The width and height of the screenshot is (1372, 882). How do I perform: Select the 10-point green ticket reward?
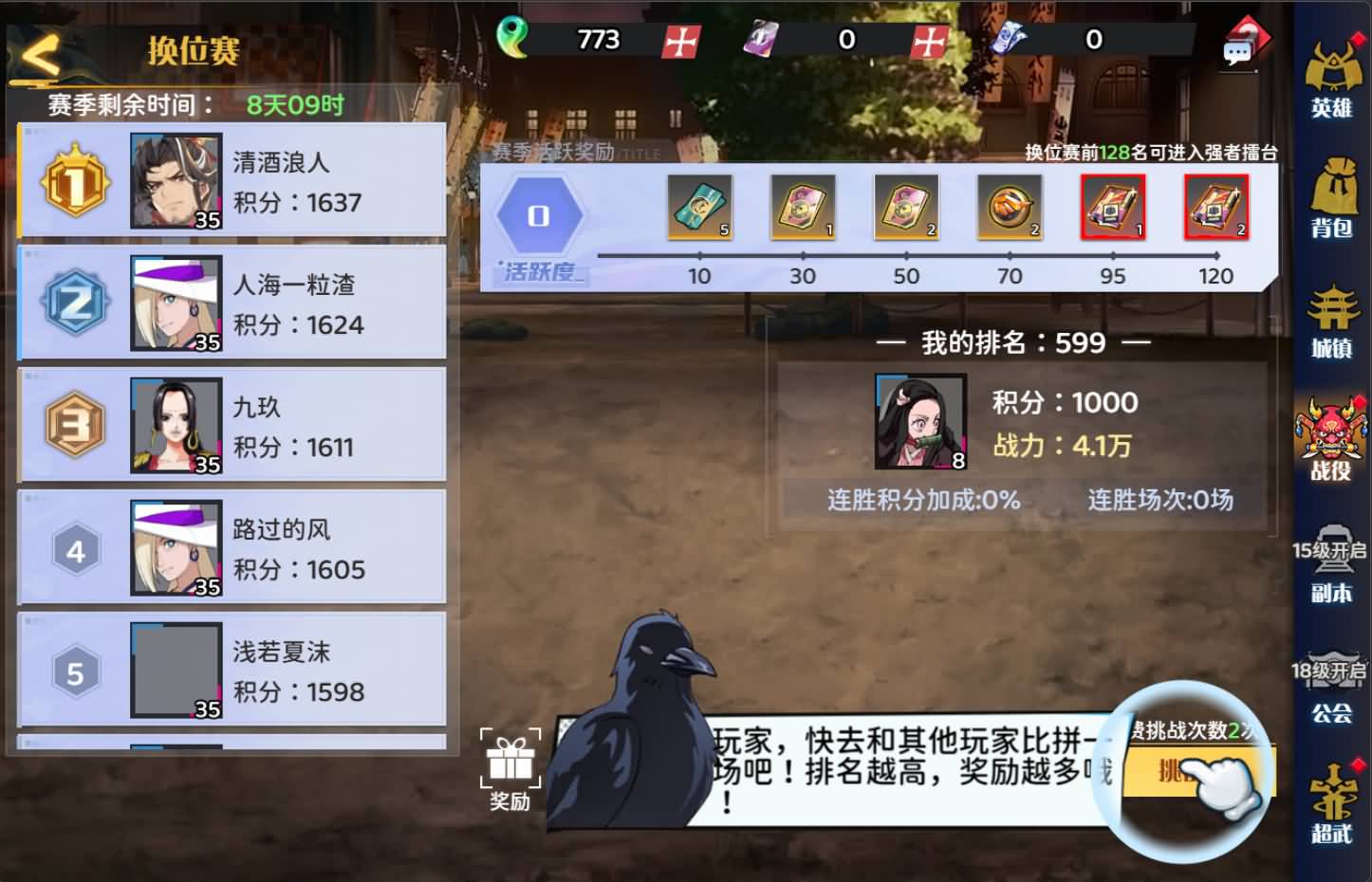(699, 206)
